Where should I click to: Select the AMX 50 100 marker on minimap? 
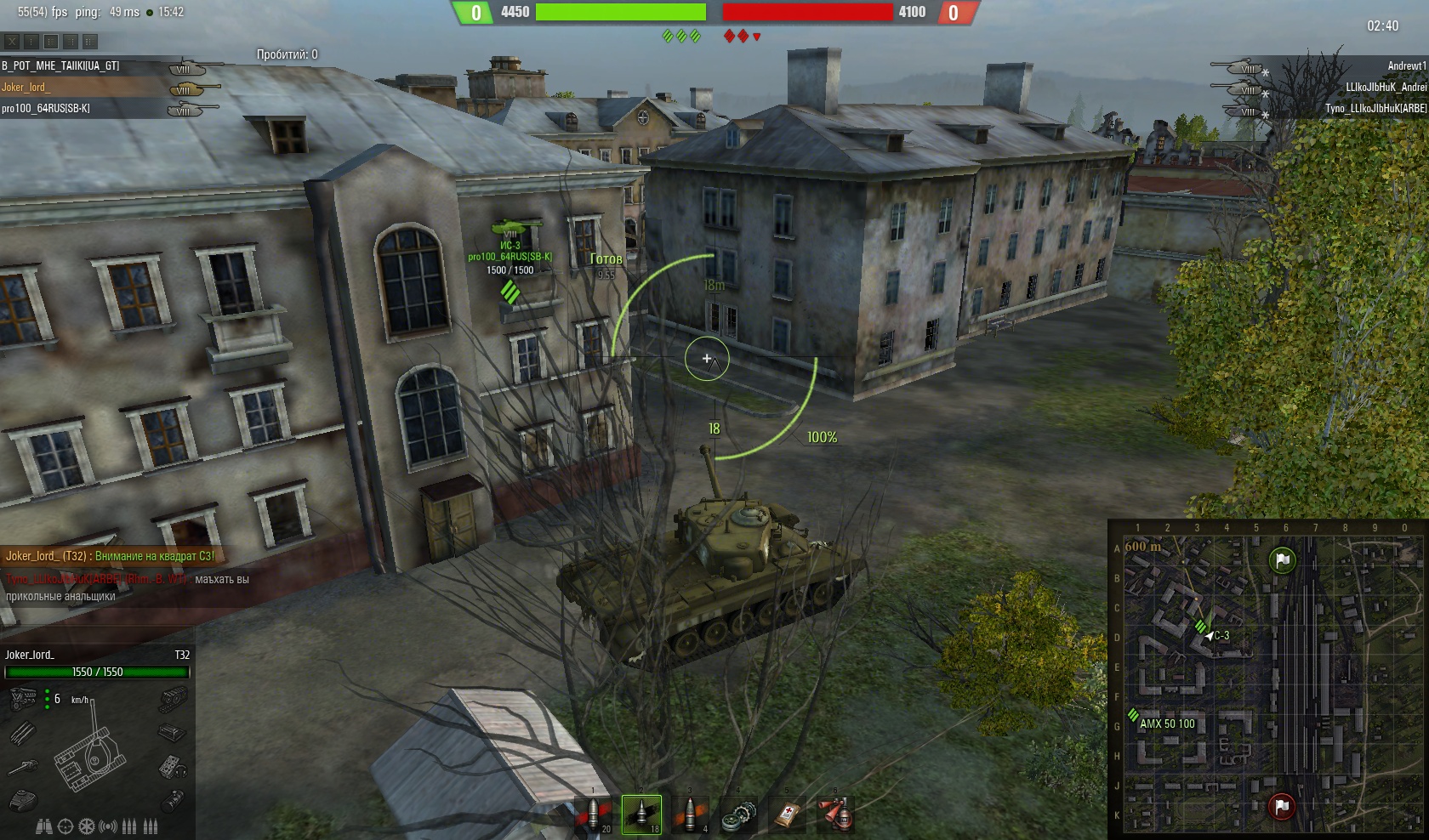tap(1166, 724)
